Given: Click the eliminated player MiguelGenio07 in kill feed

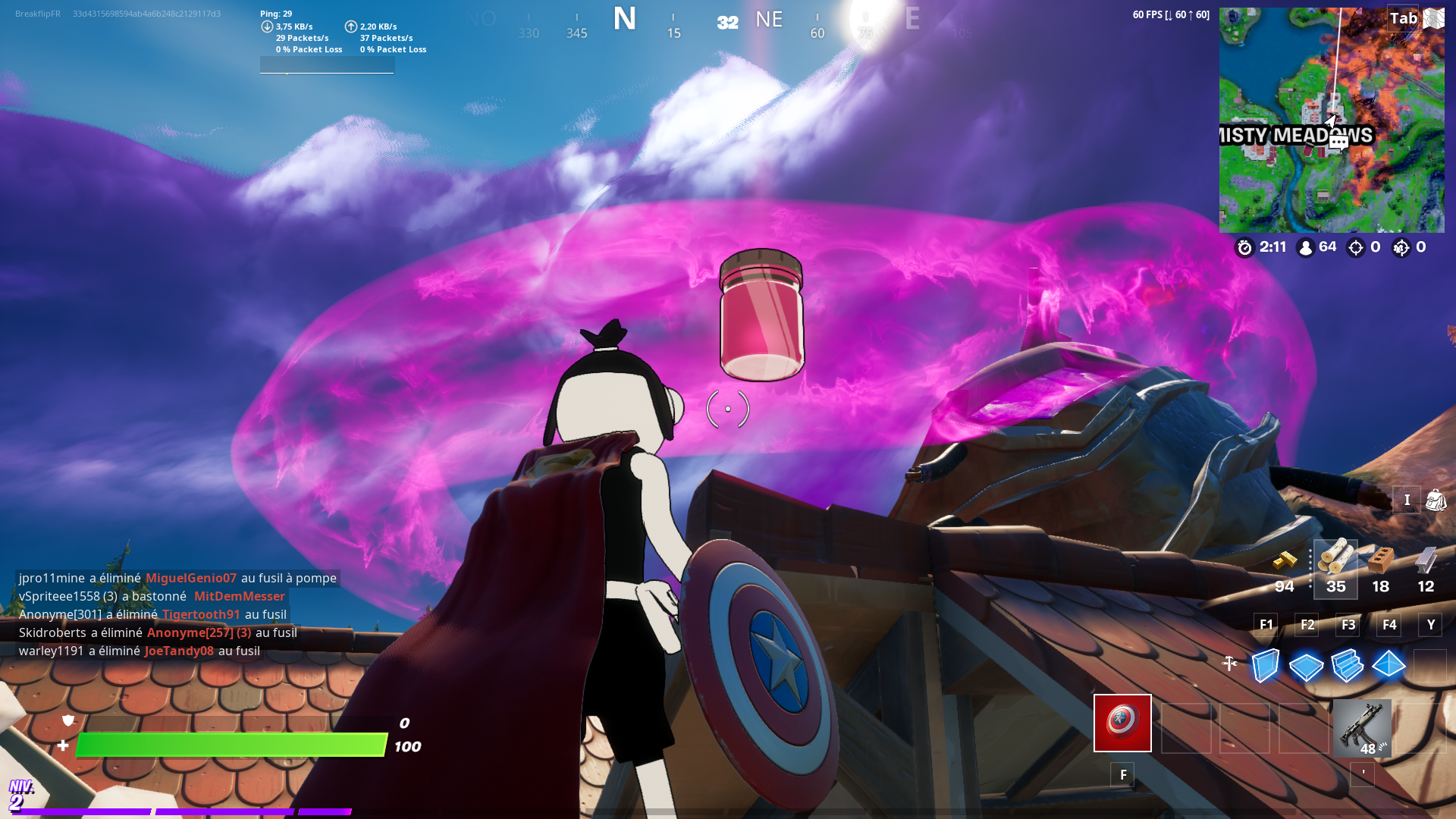Looking at the screenshot, I should coord(191,578).
